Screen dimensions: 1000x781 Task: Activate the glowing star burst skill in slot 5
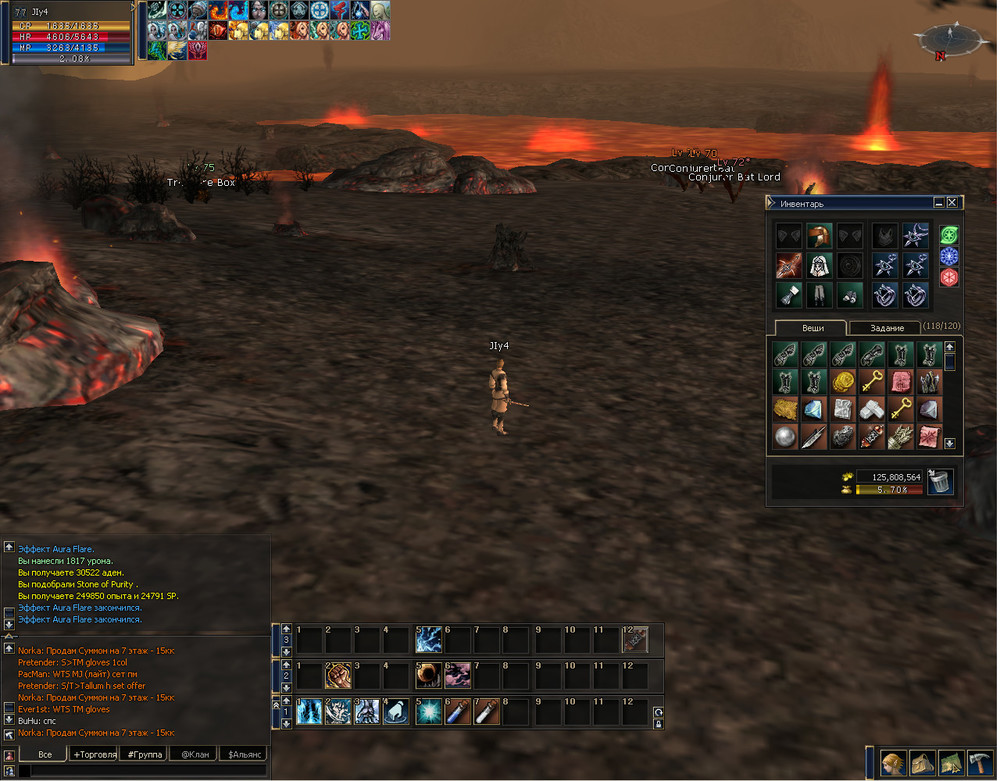[x=427, y=712]
